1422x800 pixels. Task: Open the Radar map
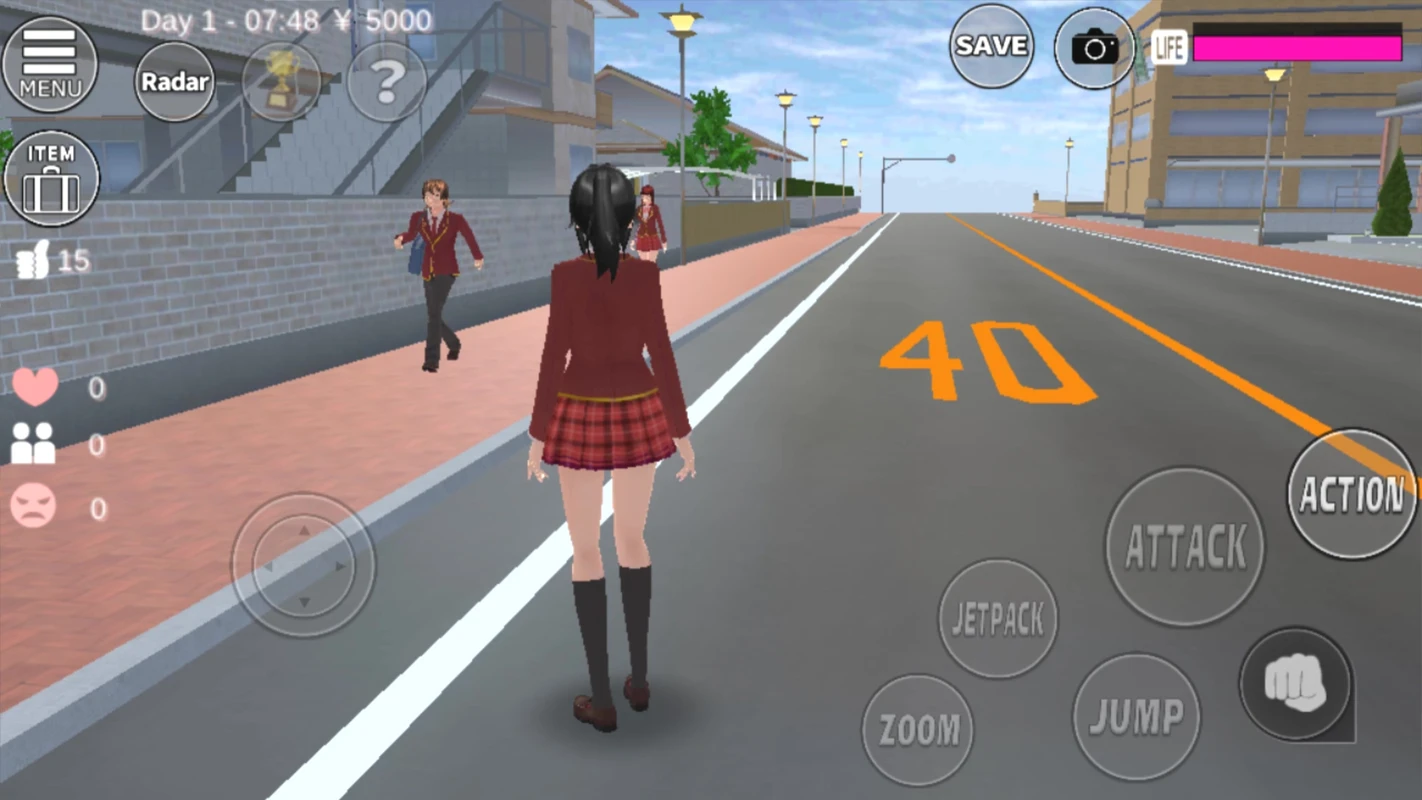174,82
